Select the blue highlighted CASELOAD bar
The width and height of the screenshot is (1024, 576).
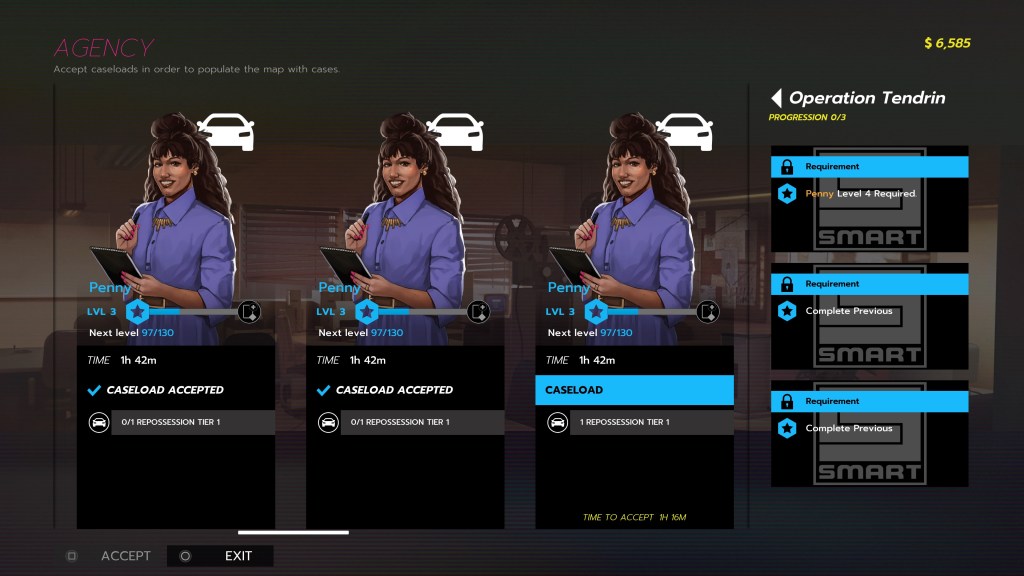(x=634, y=390)
